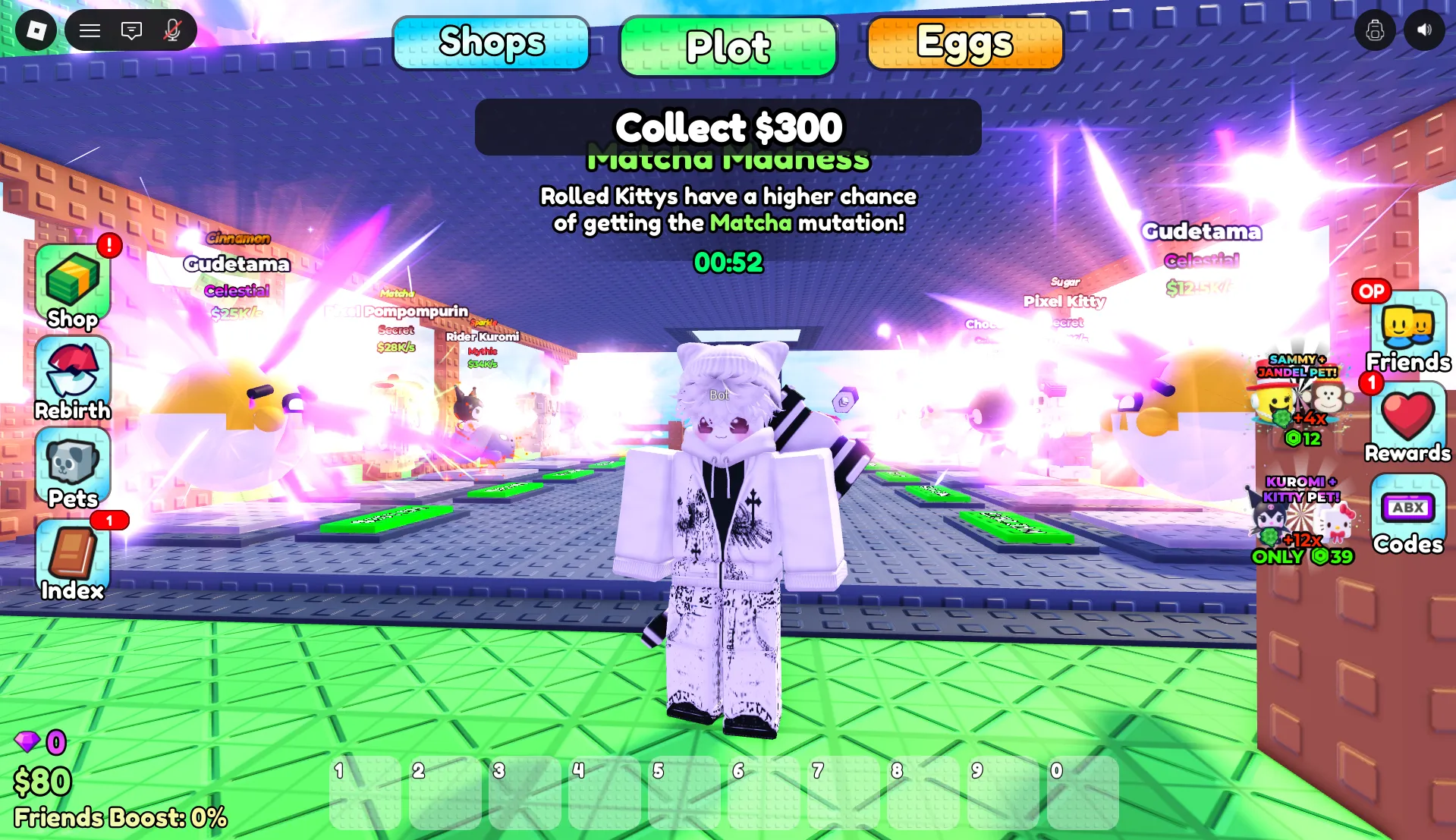Switch to the Shops tab
The width and height of the screenshot is (1456, 840).
491,44
